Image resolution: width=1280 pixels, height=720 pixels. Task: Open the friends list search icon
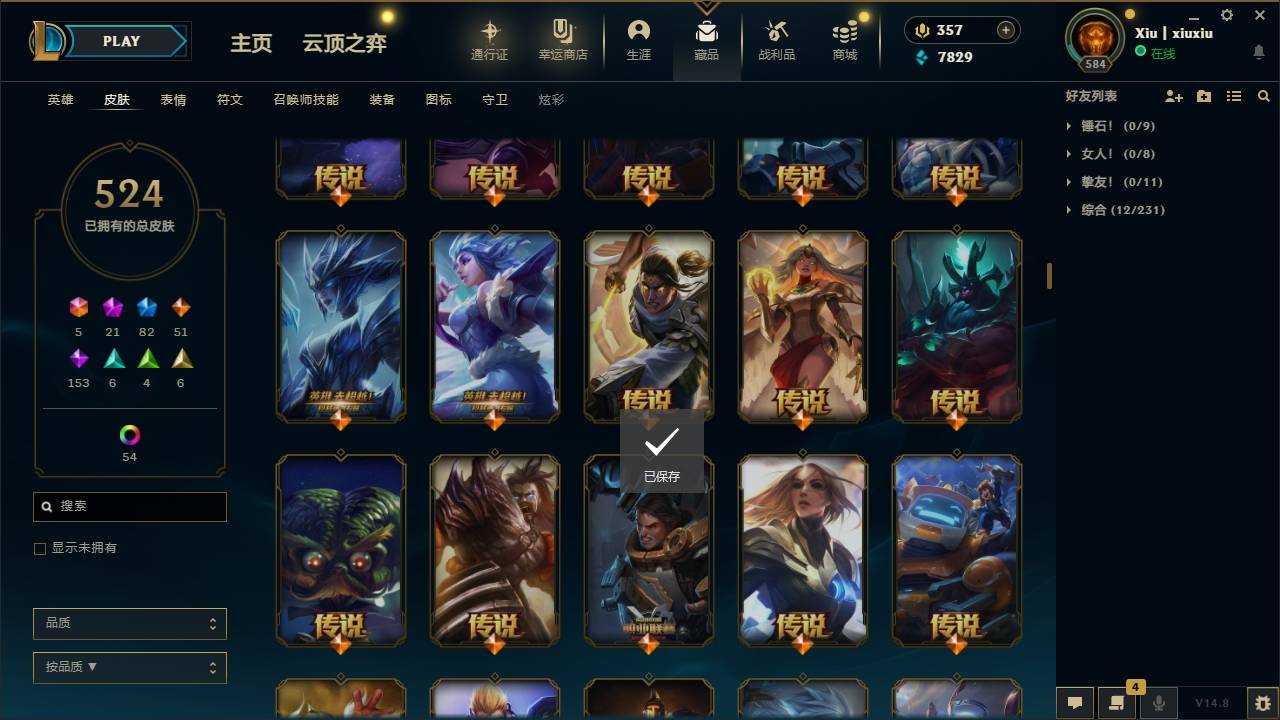[x=1264, y=96]
